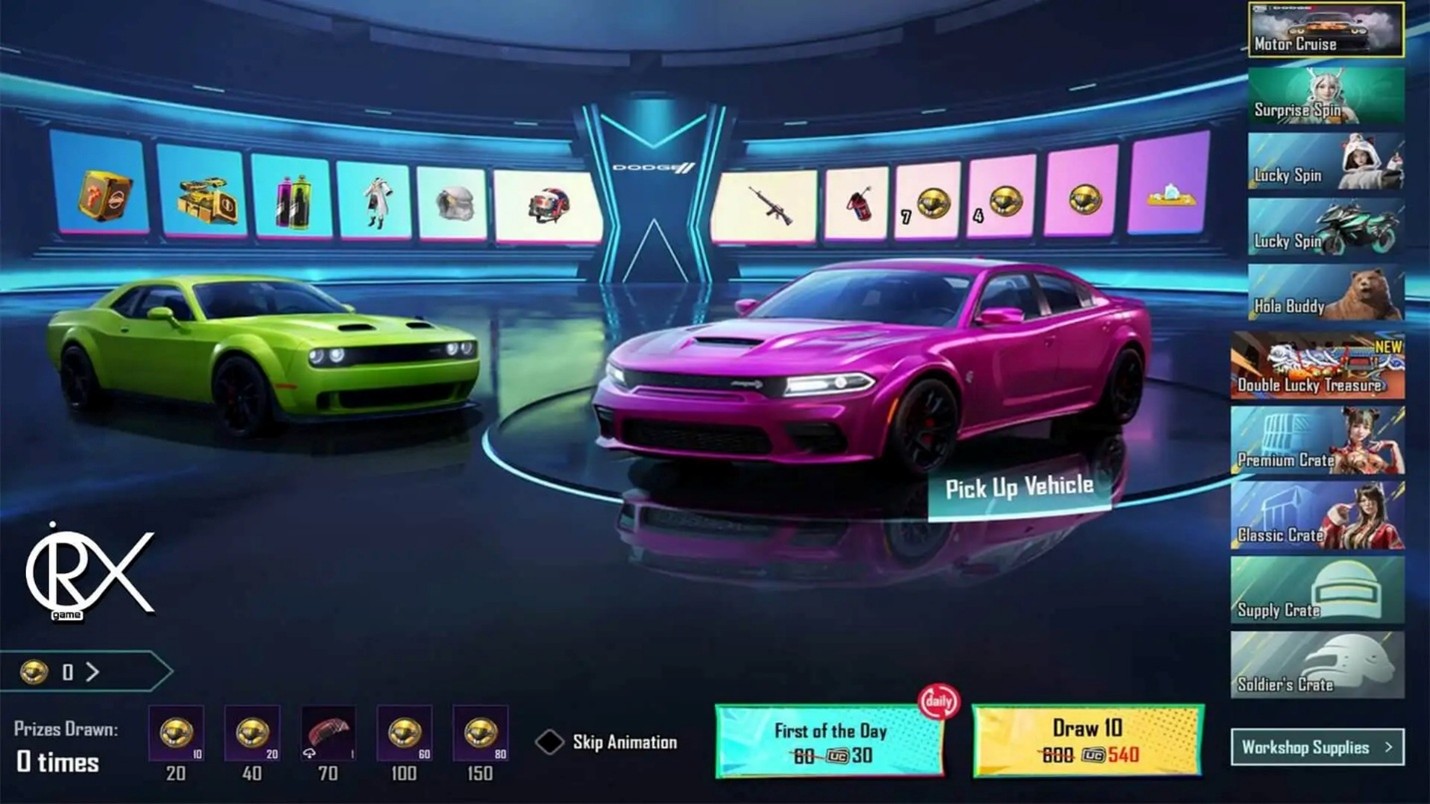Buy the Draw 10 for 540 UC
1430x804 pixels.
pos(1087,741)
